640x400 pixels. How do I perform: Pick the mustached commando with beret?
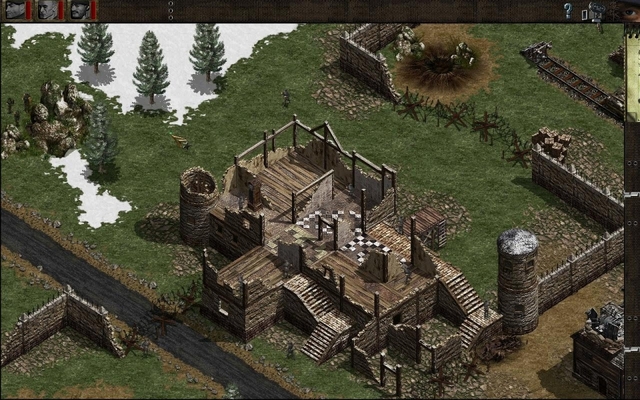[79, 10]
